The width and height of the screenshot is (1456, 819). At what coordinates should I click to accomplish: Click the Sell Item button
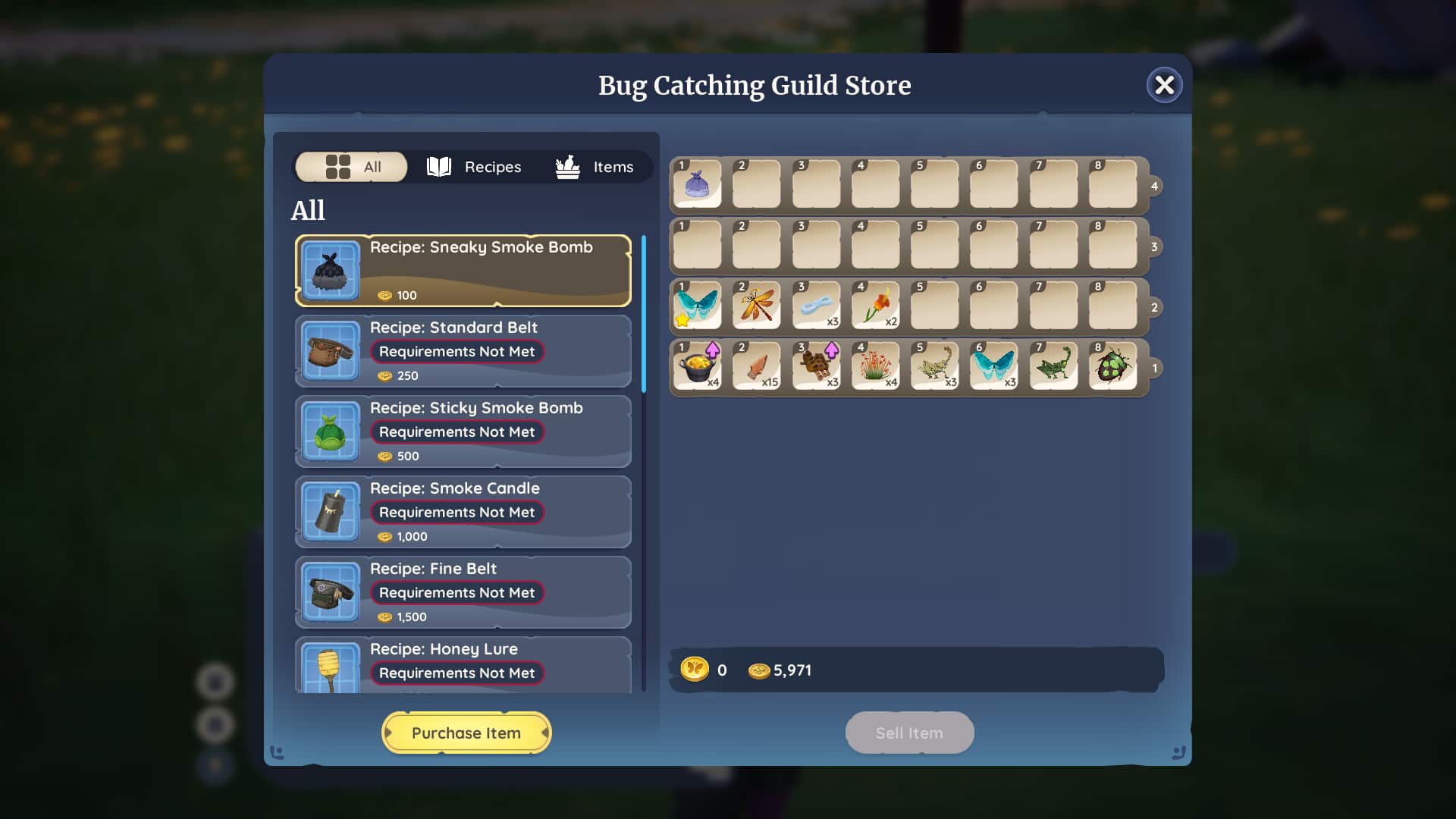(x=908, y=733)
